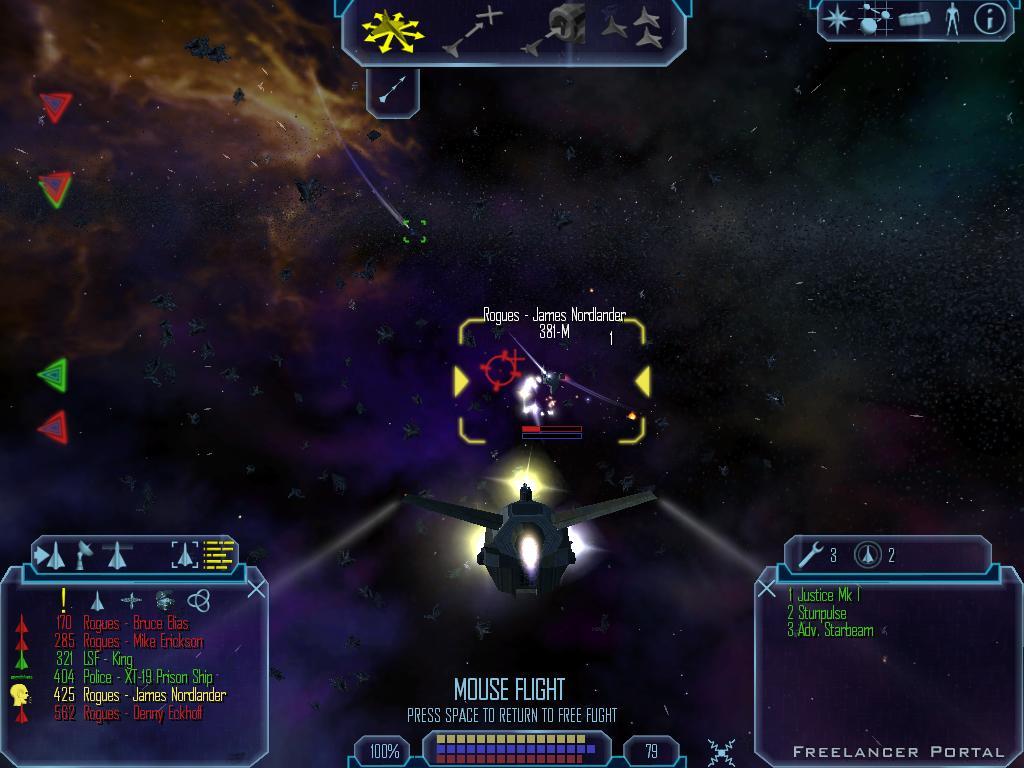Open the Nav Map planets icon
This screenshot has height=768, width=1024.
(876, 19)
